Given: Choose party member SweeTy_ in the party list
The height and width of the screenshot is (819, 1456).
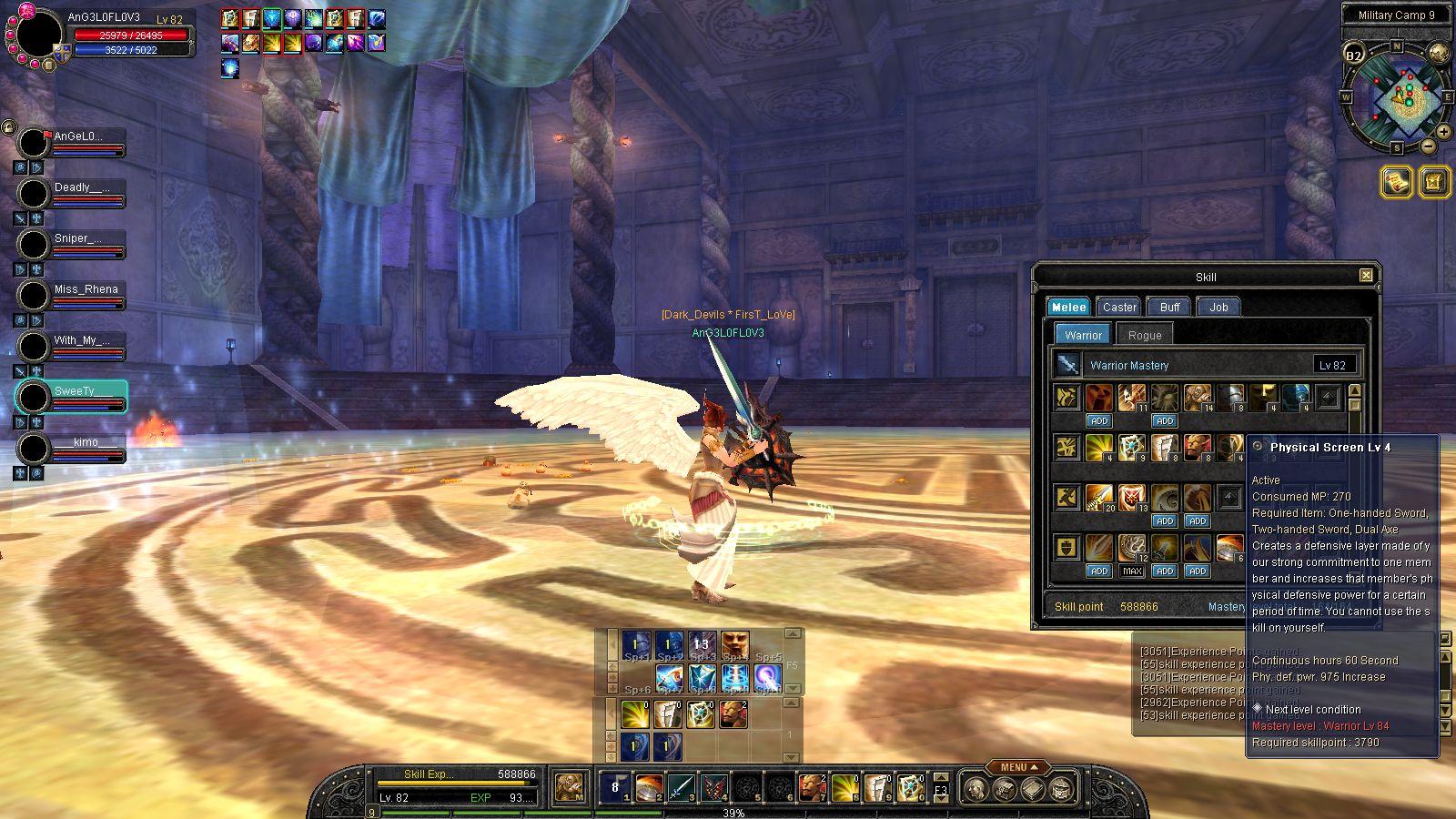Looking at the screenshot, I should 76,391.
